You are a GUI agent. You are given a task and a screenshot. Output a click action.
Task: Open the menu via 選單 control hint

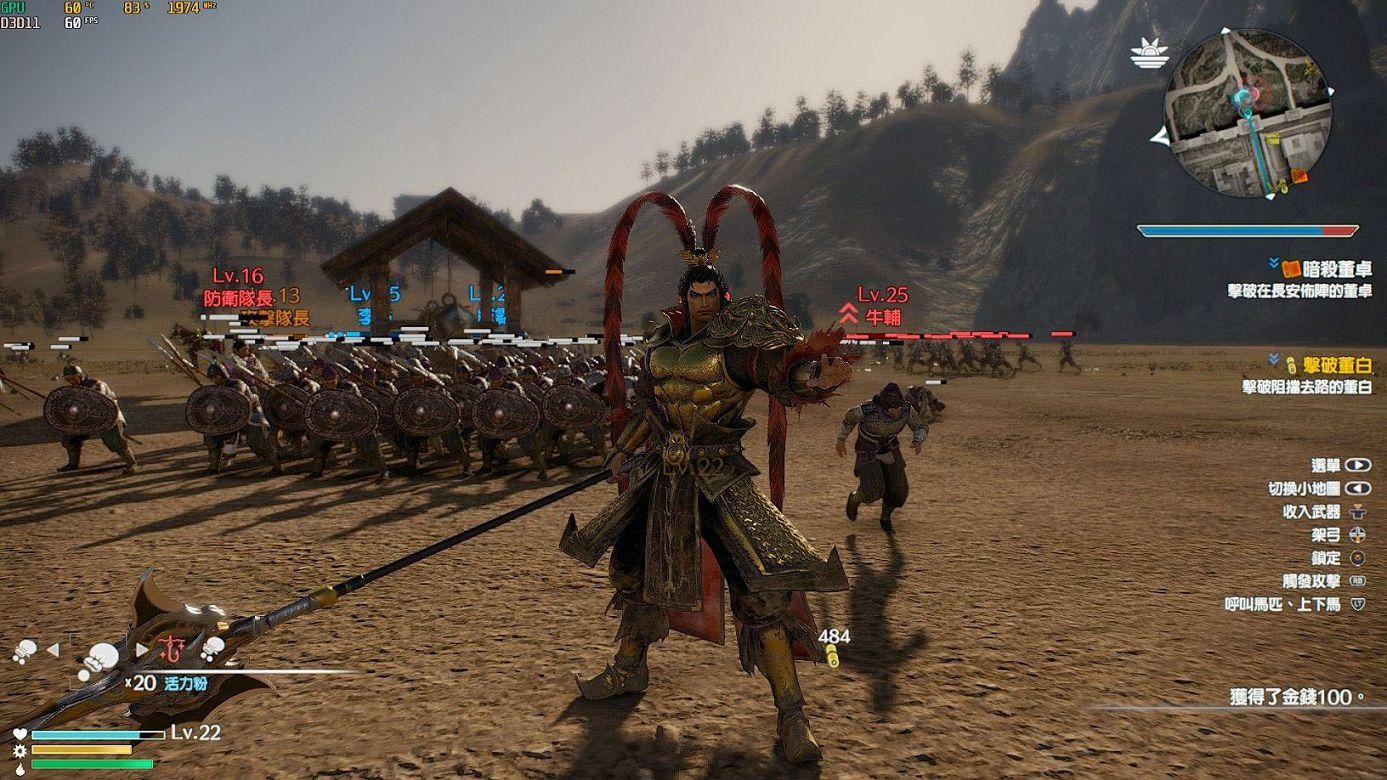click(1357, 465)
